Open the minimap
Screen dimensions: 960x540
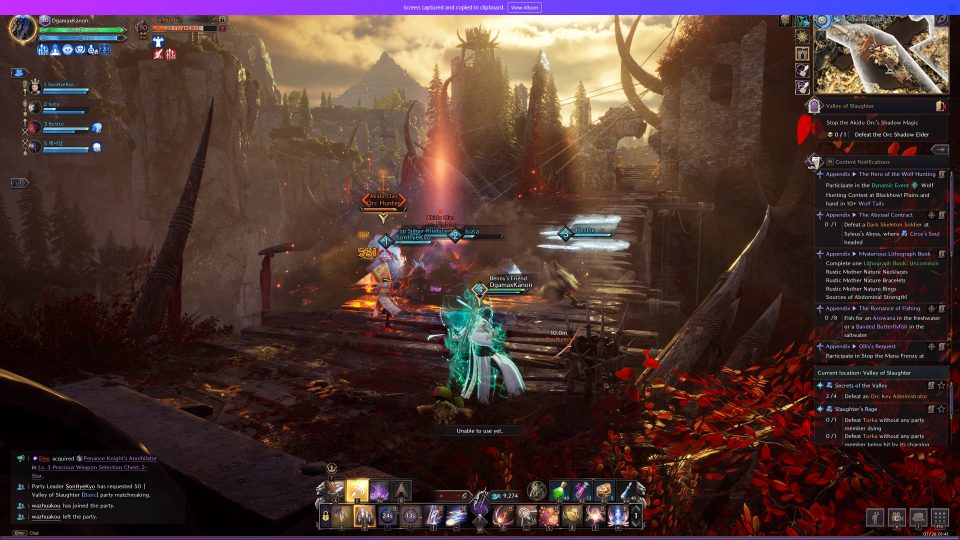coord(881,55)
